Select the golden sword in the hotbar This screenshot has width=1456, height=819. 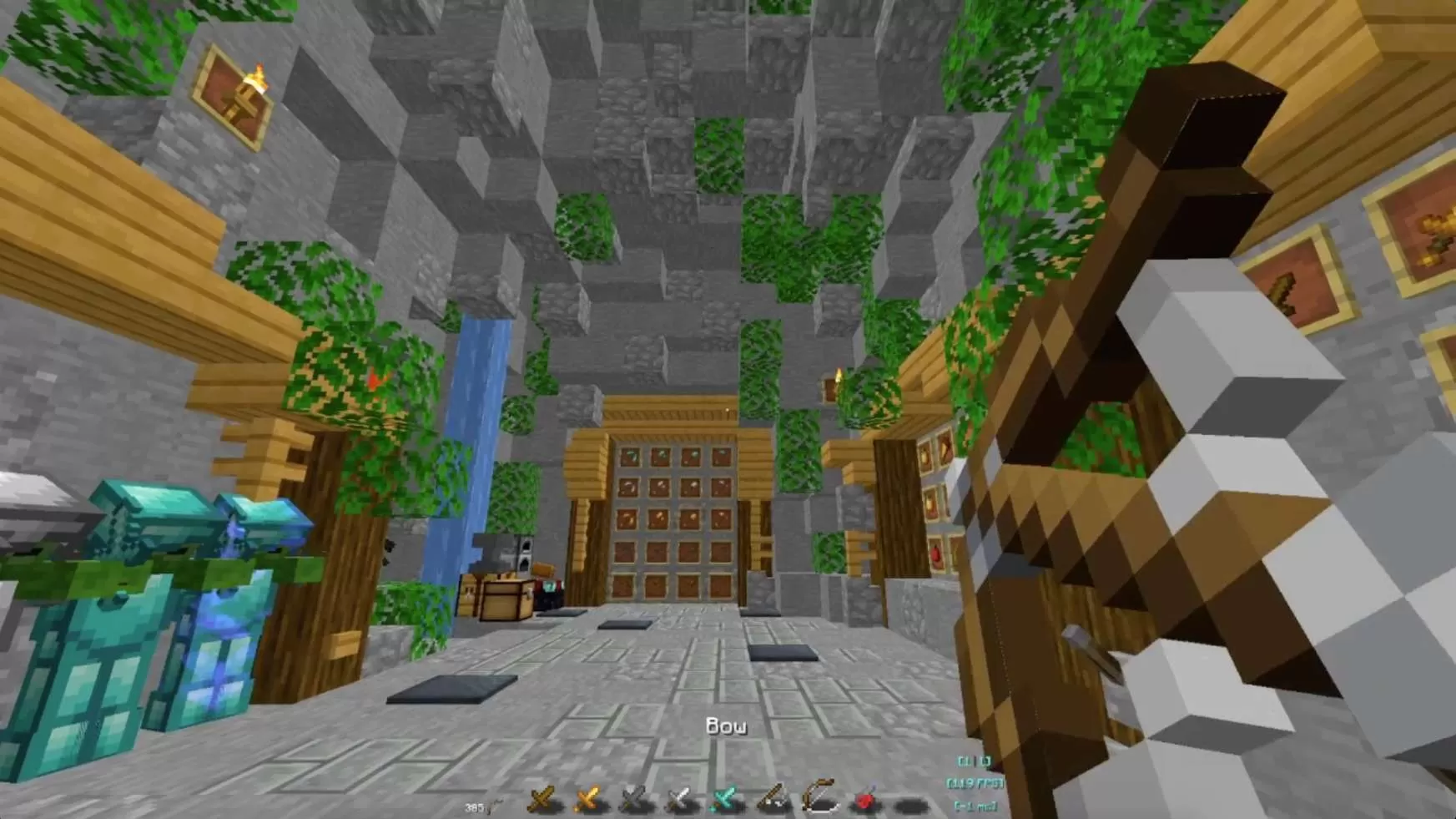click(x=587, y=800)
